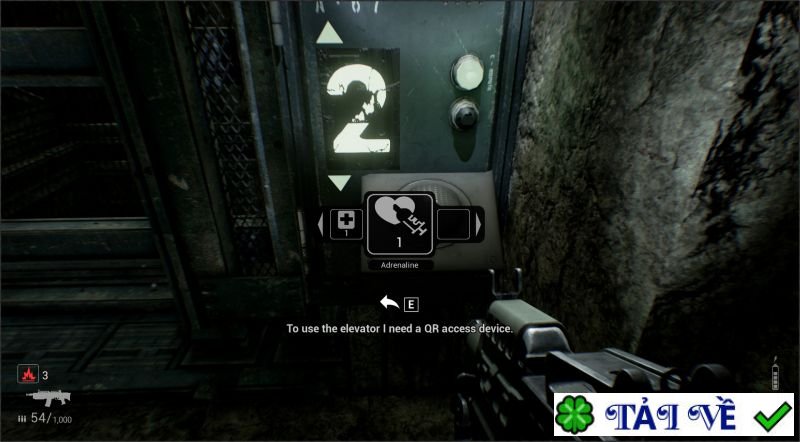Image resolution: width=800 pixels, height=442 pixels.
Task: Click the left arrow of the item selector
Action: click(321, 223)
